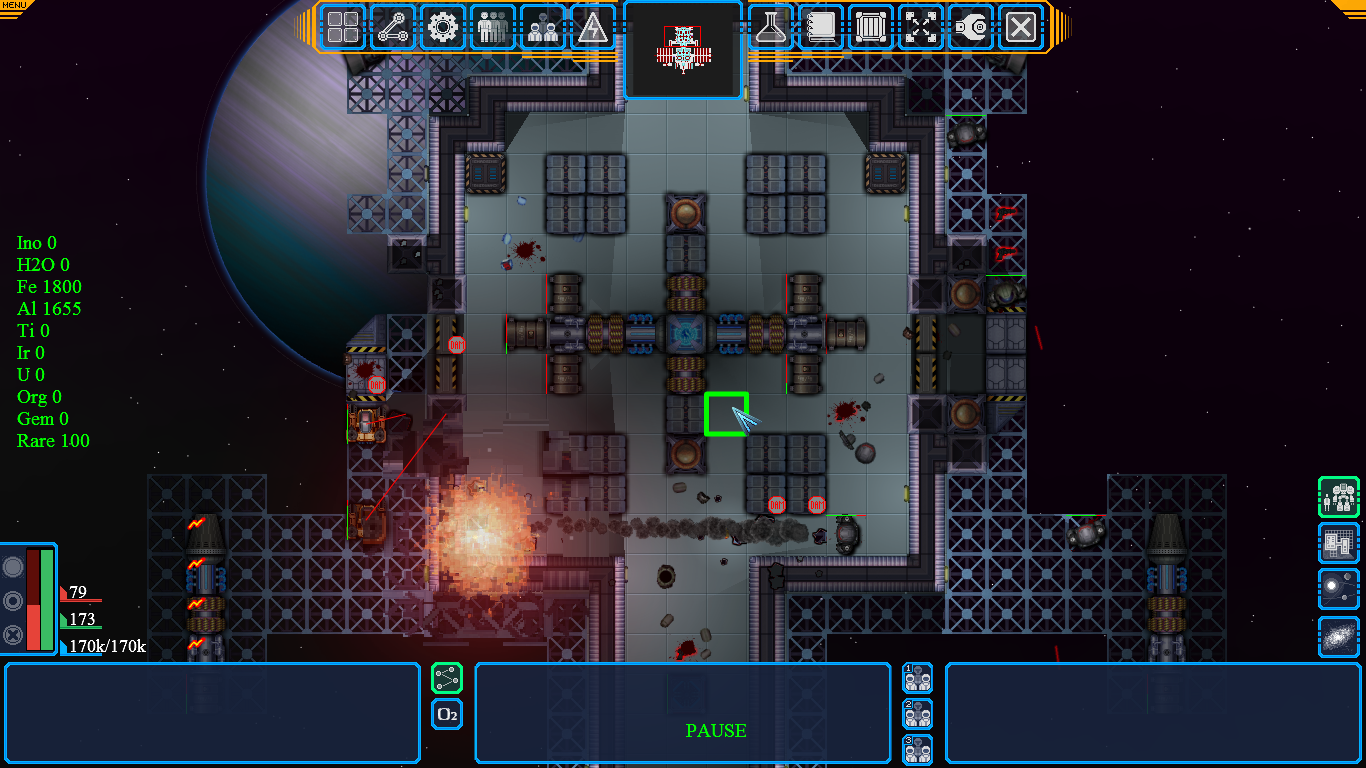1366x768 pixels.
Task: Open the galaxy map view
Action: 1338,636
